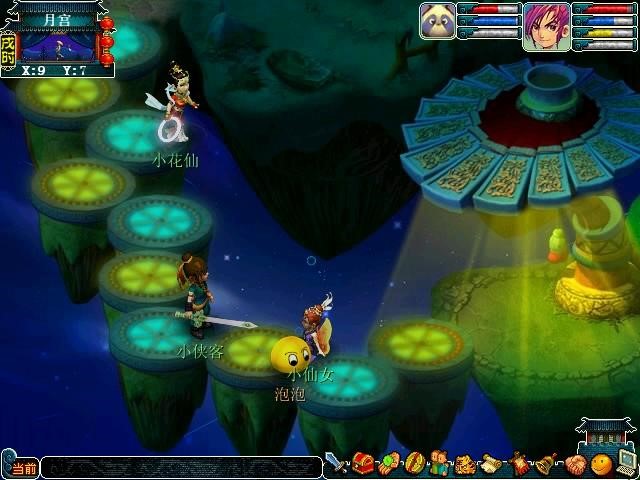The width and height of the screenshot is (640, 480).
Task: Open the tiger pet icon
Action: point(467,465)
